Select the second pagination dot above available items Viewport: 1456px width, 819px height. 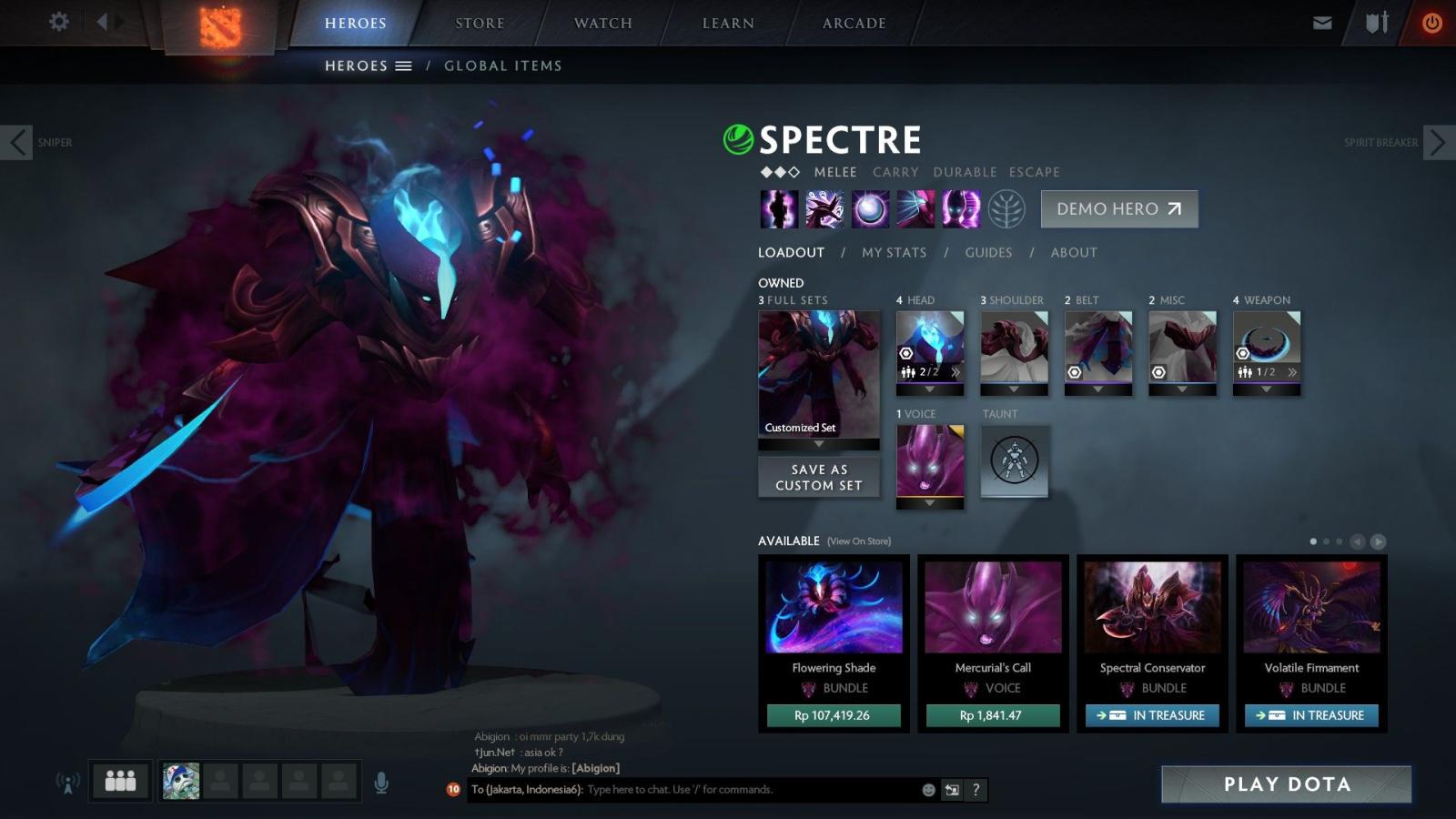coord(1327,540)
